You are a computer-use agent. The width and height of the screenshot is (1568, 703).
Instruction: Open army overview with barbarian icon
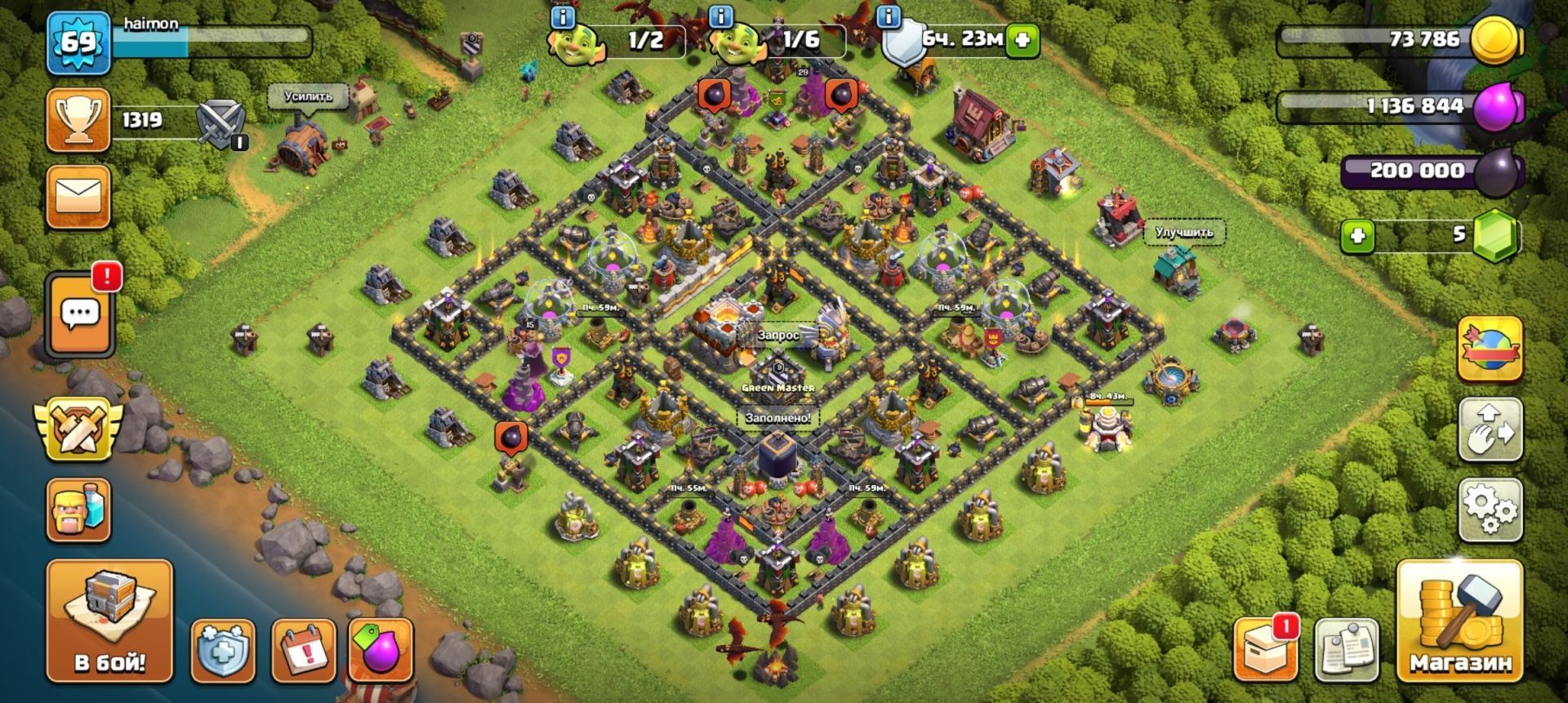coord(78,509)
